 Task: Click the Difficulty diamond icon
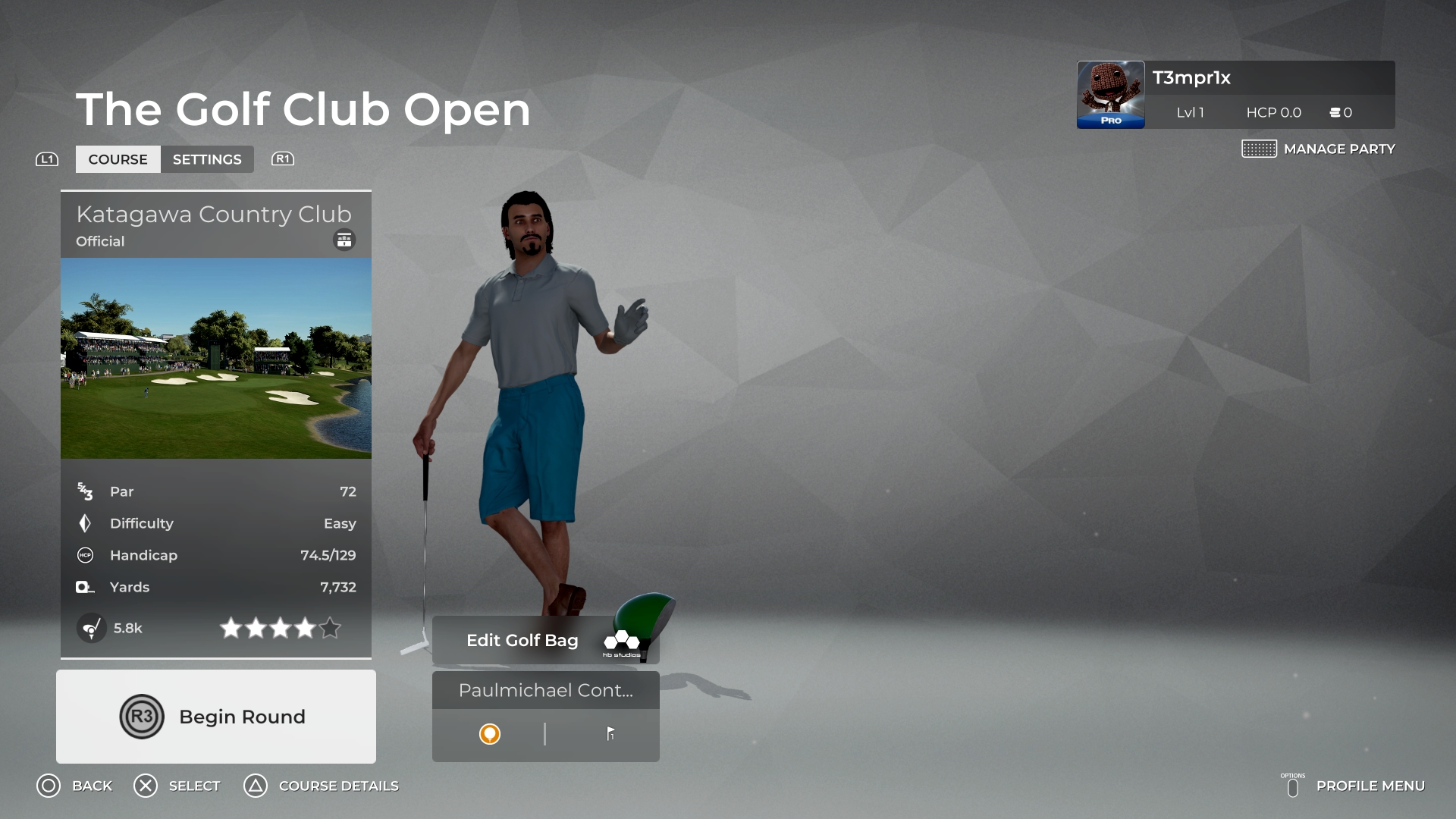tap(85, 523)
